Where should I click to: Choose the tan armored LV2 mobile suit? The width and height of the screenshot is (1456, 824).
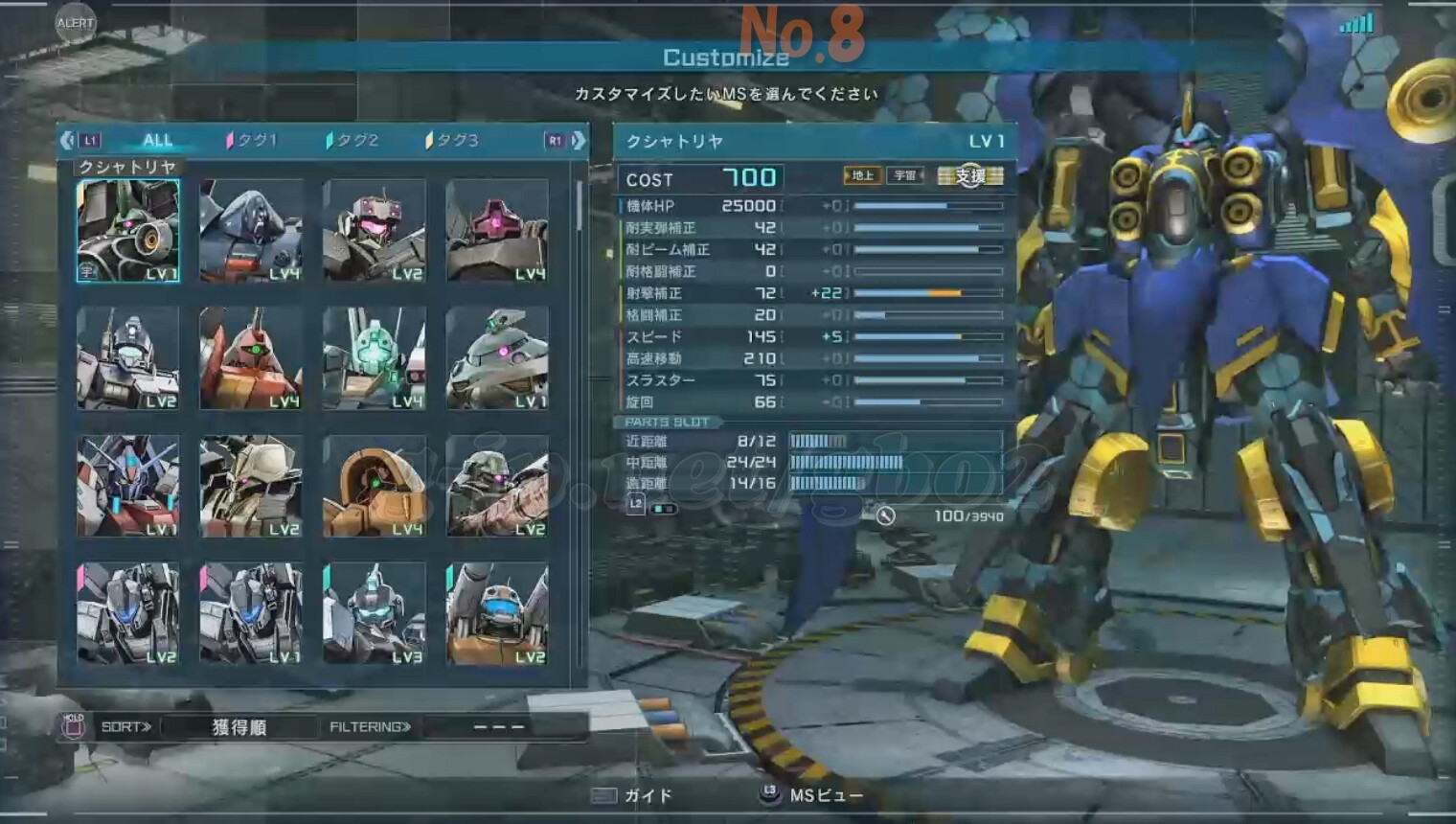point(251,486)
